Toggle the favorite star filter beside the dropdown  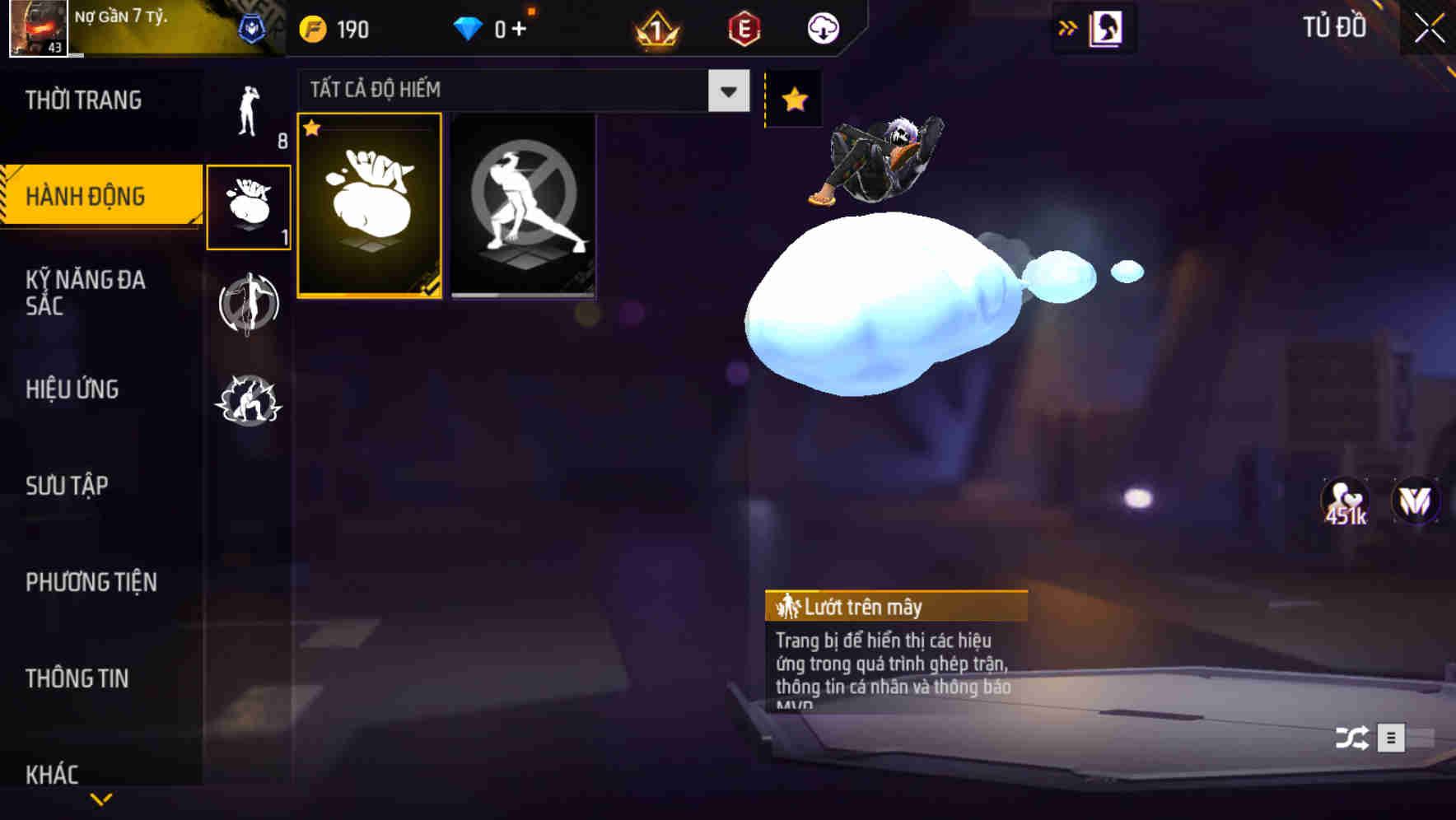[793, 100]
